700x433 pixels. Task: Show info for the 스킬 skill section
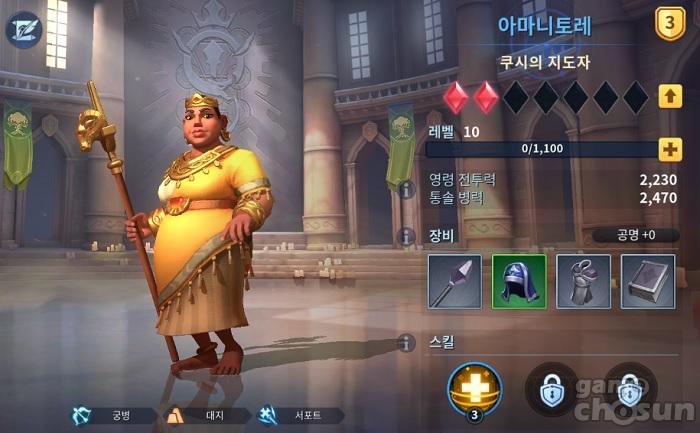coord(406,342)
